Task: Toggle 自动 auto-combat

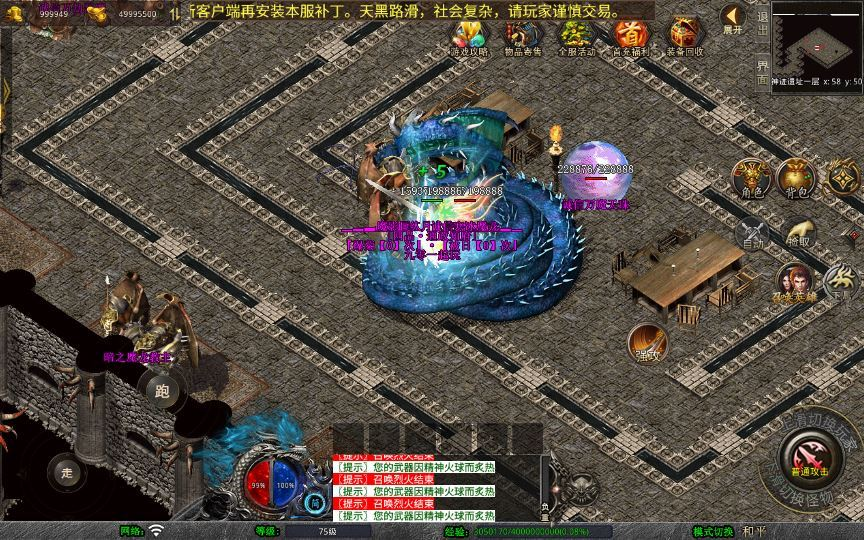Action: click(x=752, y=234)
